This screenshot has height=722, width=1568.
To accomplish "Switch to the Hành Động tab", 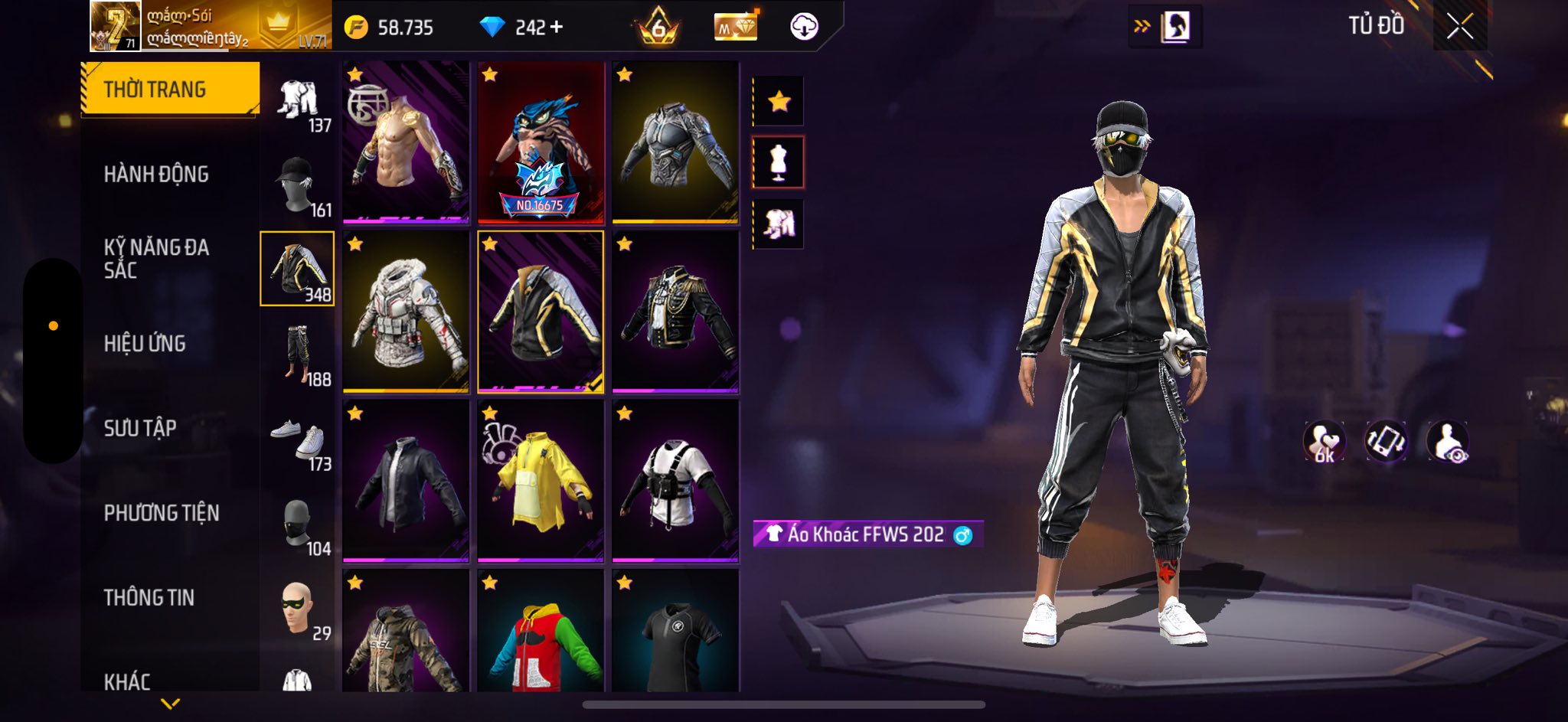I will click(x=156, y=175).
